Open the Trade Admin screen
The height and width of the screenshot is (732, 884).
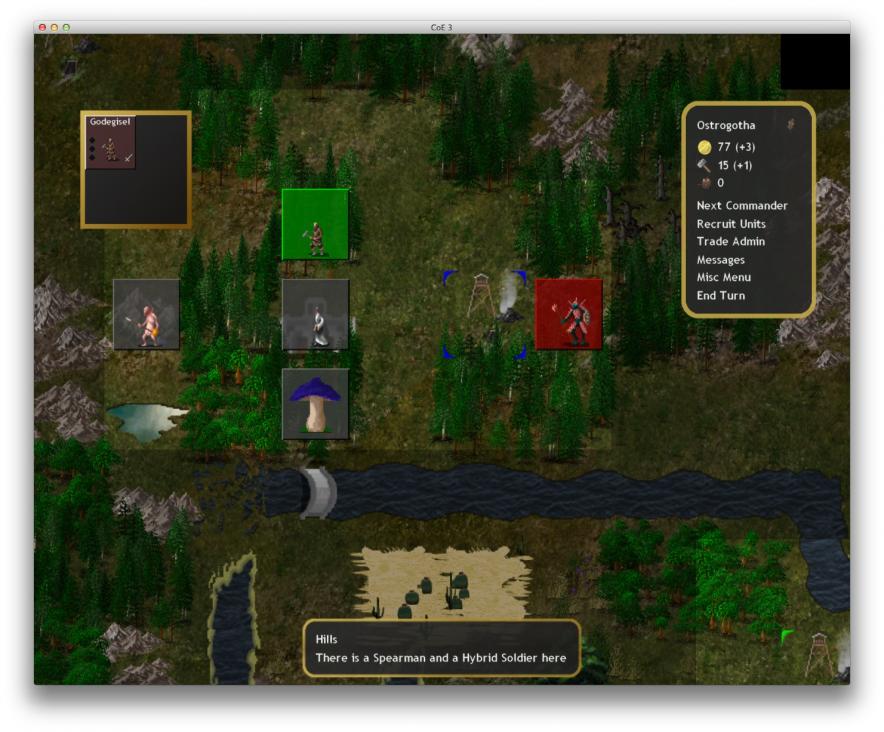click(730, 242)
